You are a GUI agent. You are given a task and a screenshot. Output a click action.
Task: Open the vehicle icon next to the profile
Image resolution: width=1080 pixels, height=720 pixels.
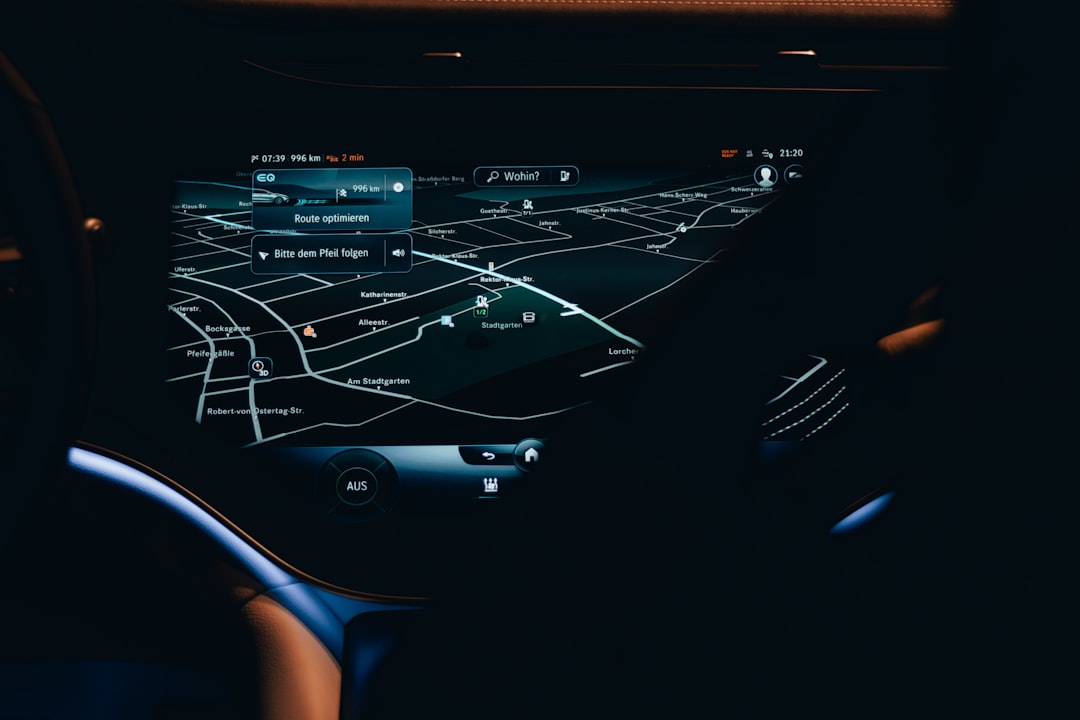click(x=794, y=174)
